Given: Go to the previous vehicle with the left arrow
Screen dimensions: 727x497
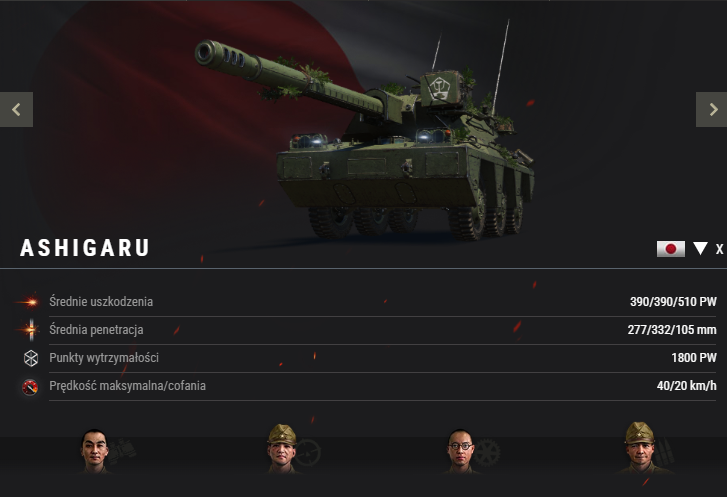Looking at the screenshot, I should 16,109.
